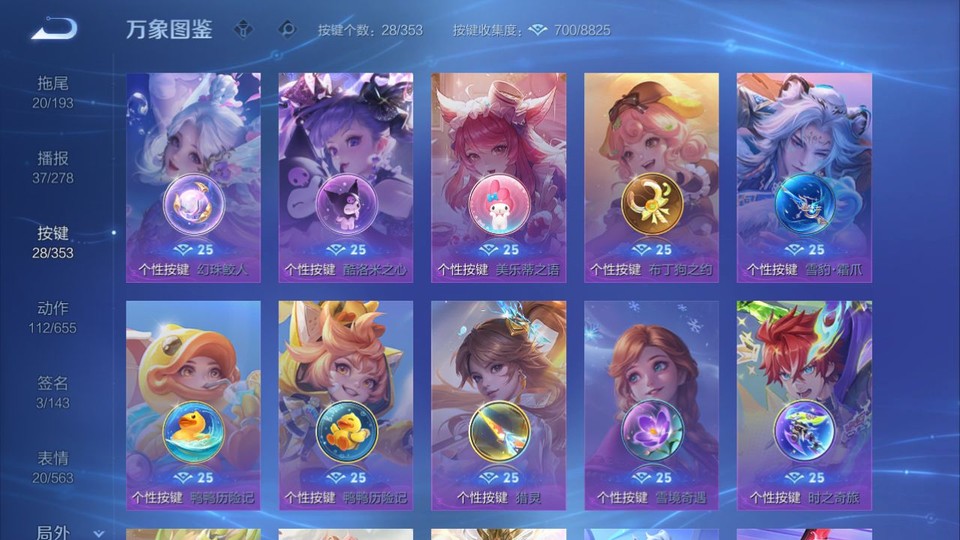Select the 布丁狗之约 button skin card
This screenshot has width=960, height=540.
pos(651,177)
